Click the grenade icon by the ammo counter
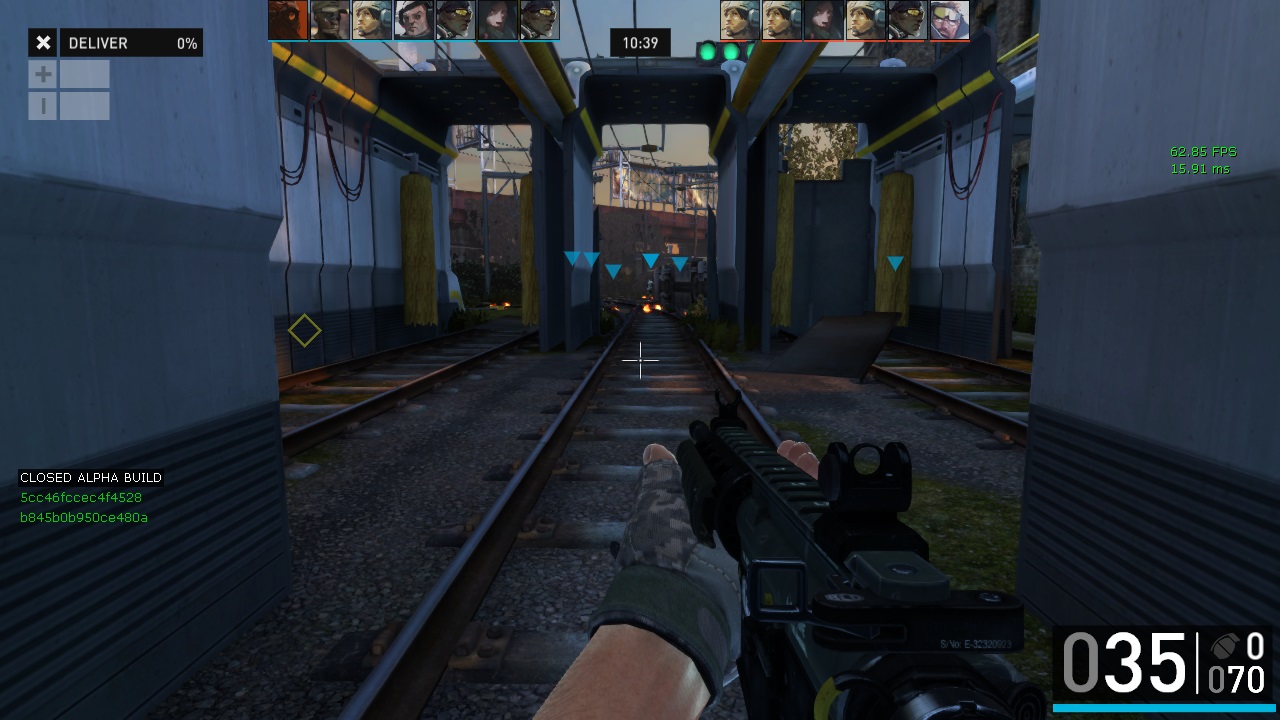The height and width of the screenshot is (720, 1280). [1224, 647]
